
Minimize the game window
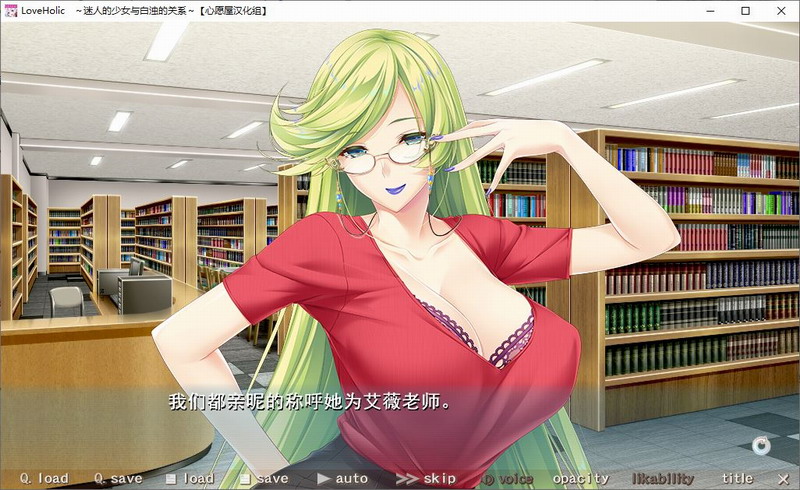point(701,10)
